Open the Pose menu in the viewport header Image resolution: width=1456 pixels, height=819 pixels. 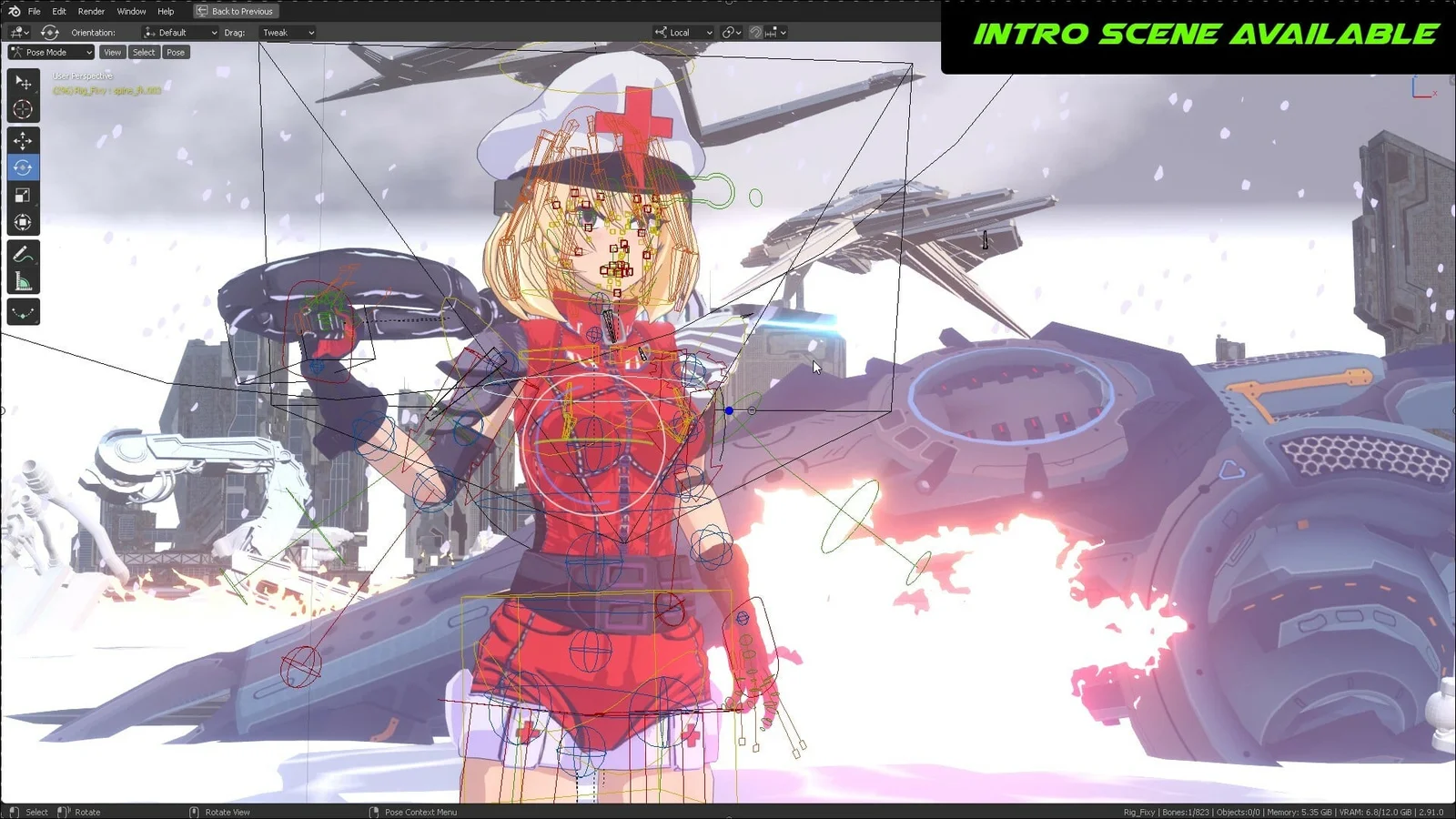coord(175,52)
